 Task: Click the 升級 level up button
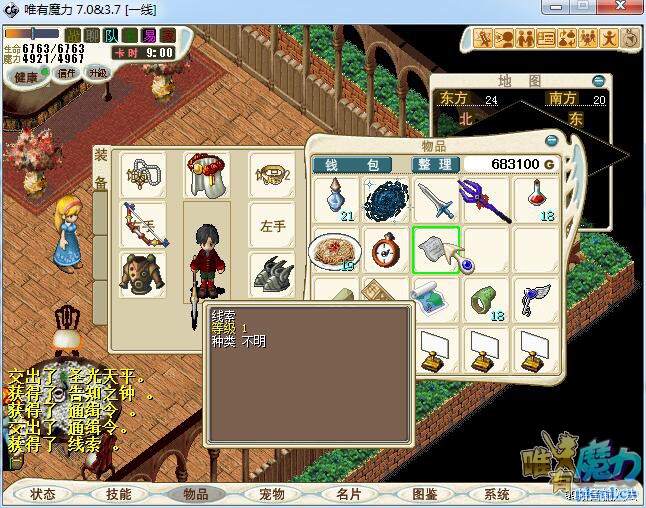coord(98,72)
